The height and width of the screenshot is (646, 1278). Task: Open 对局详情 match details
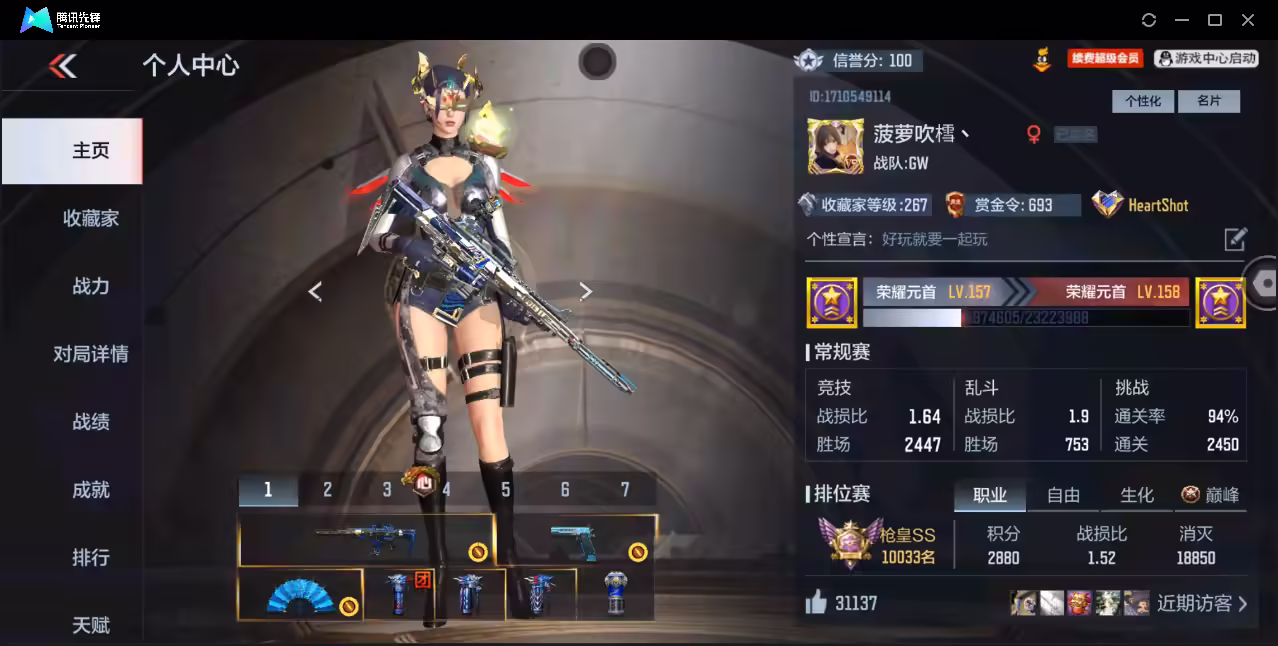pyautogui.click(x=90, y=354)
